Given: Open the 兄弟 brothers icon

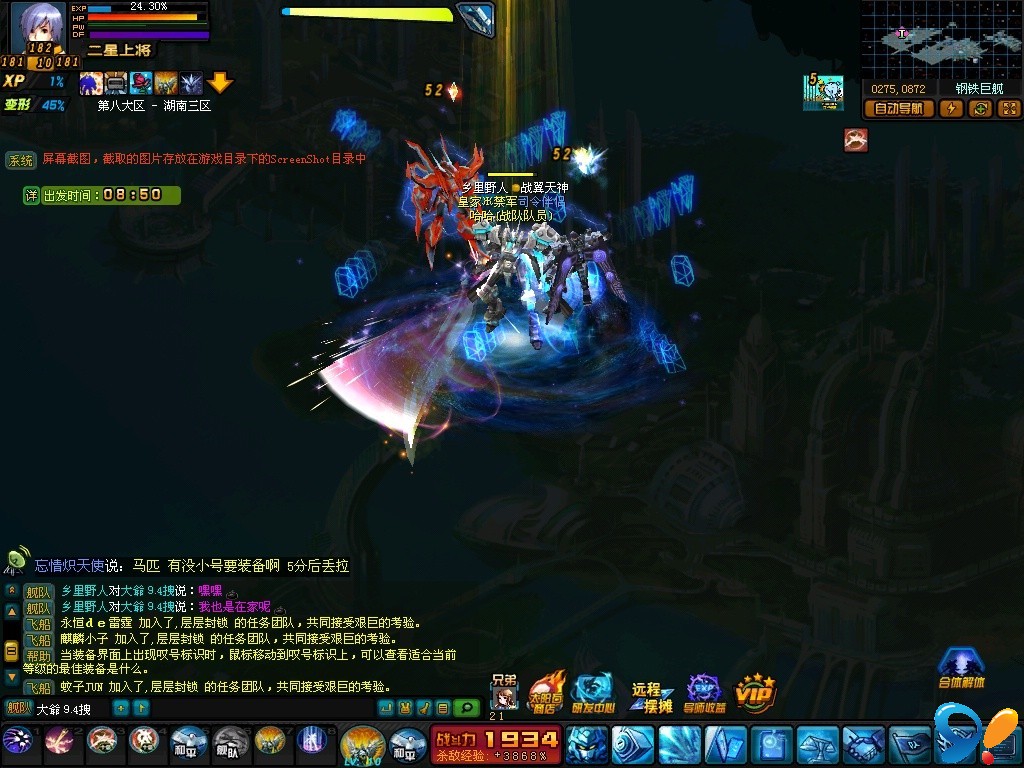Looking at the screenshot, I should [504, 693].
